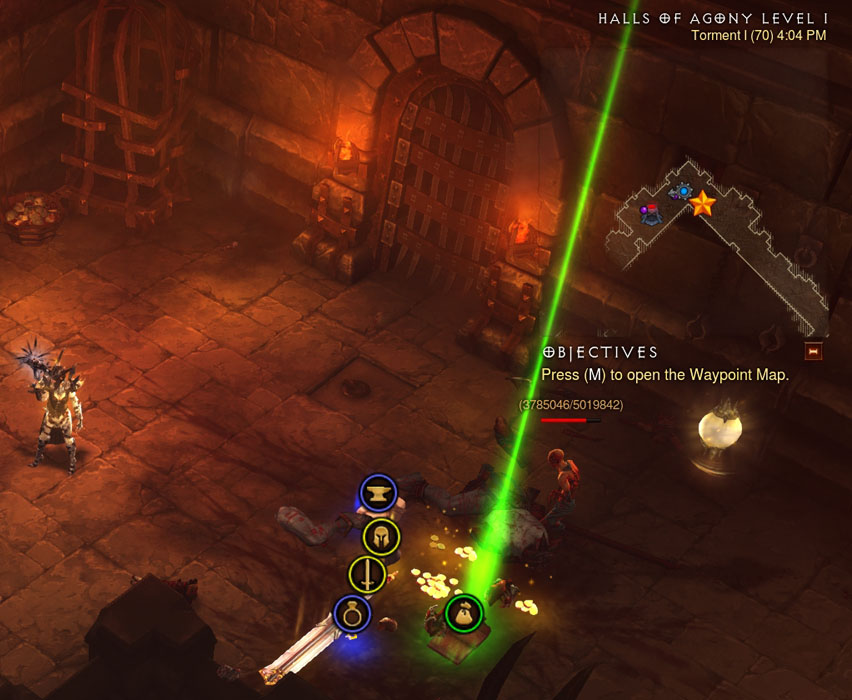Pick up the blue ring loot icon
The image size is (852, 700).
pyautogui.click(x=352, y=614)
